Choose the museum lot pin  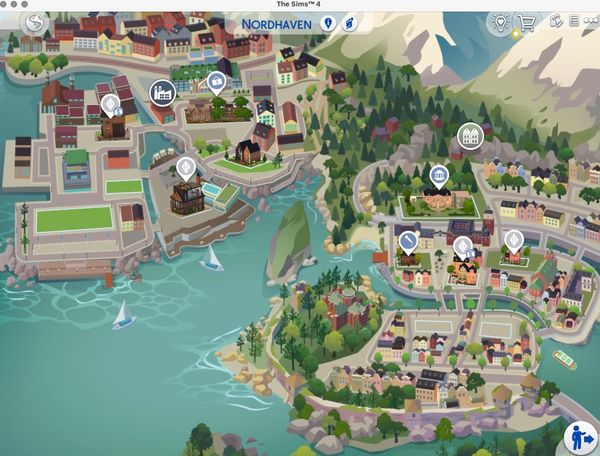(x=438, y=177)
